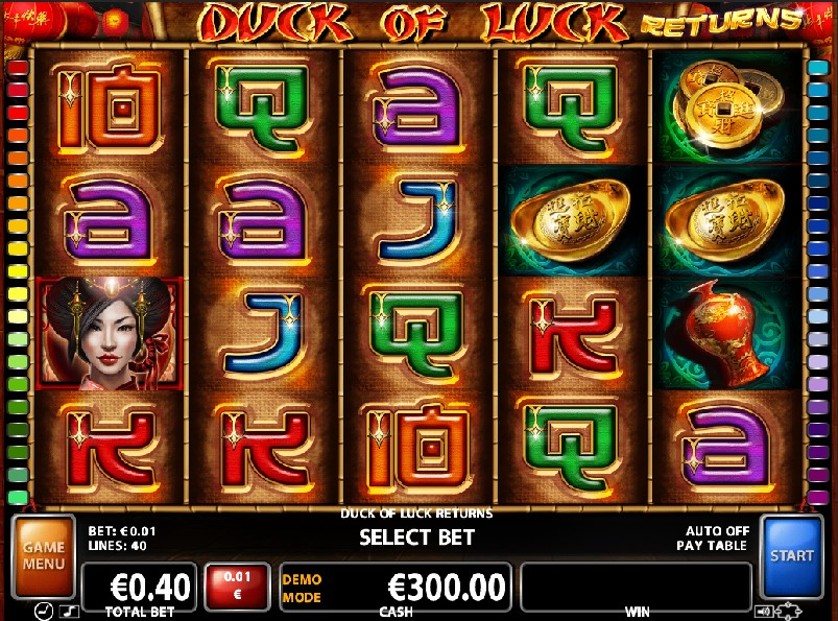Toggle the music note icon

pyautogui.click(x=69, y=611)
